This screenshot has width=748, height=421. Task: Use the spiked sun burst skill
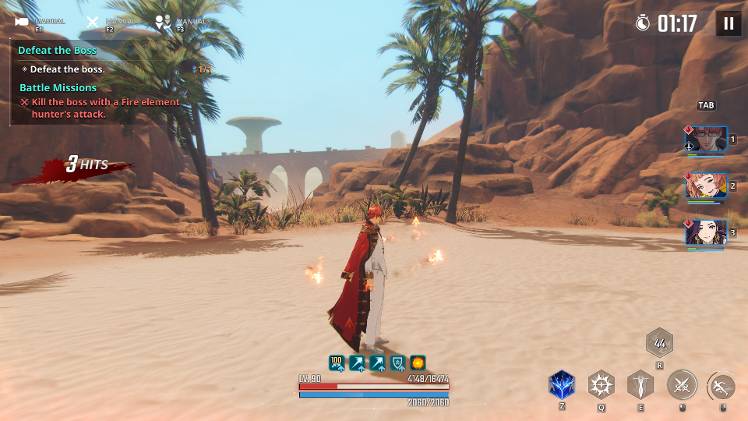tap(601, 385)
